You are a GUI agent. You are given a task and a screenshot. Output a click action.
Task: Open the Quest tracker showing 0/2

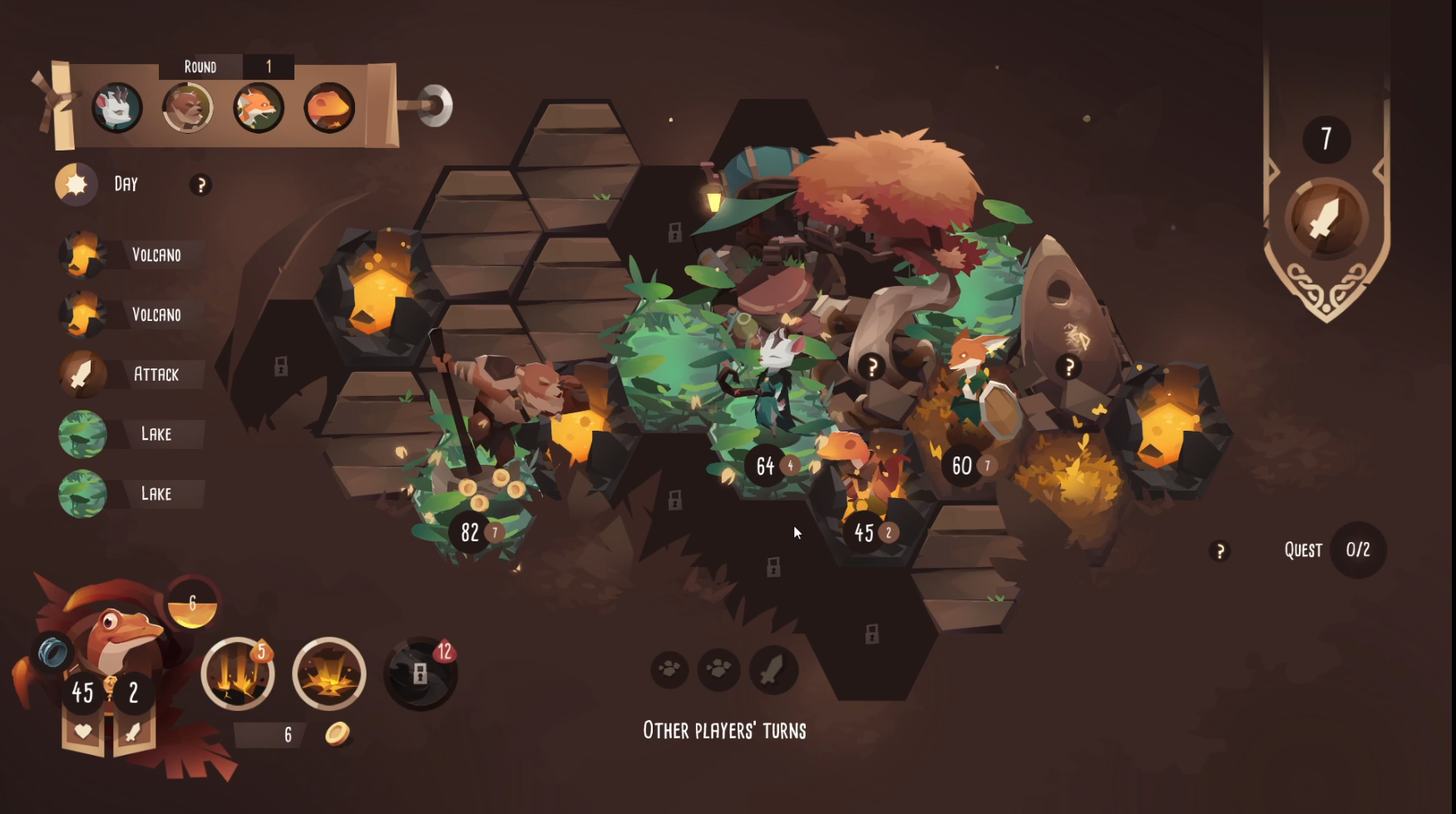(x=1357, y=550)
